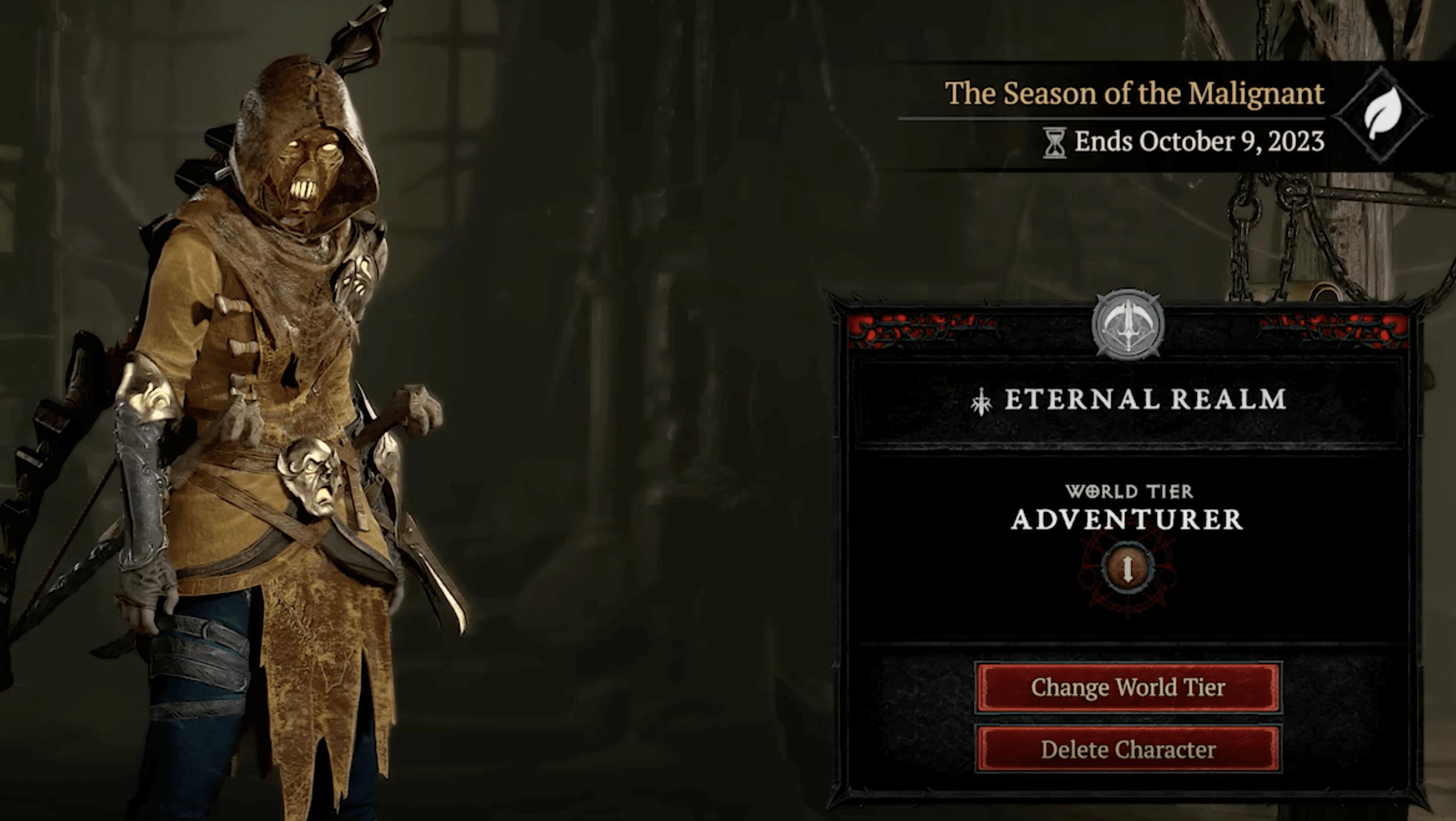Select the Delete Character button
This screenshot has width=1456, height=821.
tap(1128, 750)
